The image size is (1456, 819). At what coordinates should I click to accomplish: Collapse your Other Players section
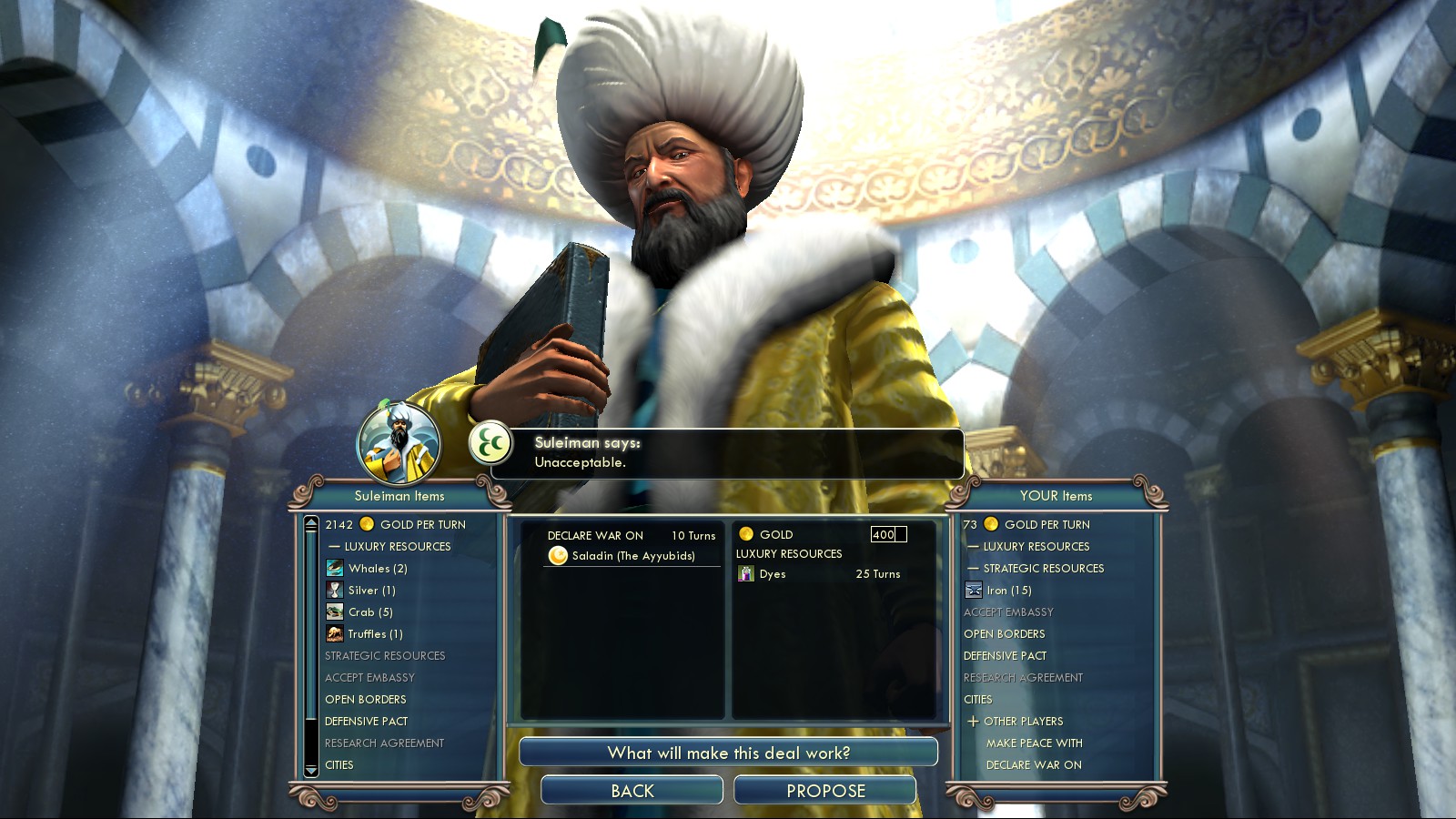pyautogui.click(x=974, y=721)
